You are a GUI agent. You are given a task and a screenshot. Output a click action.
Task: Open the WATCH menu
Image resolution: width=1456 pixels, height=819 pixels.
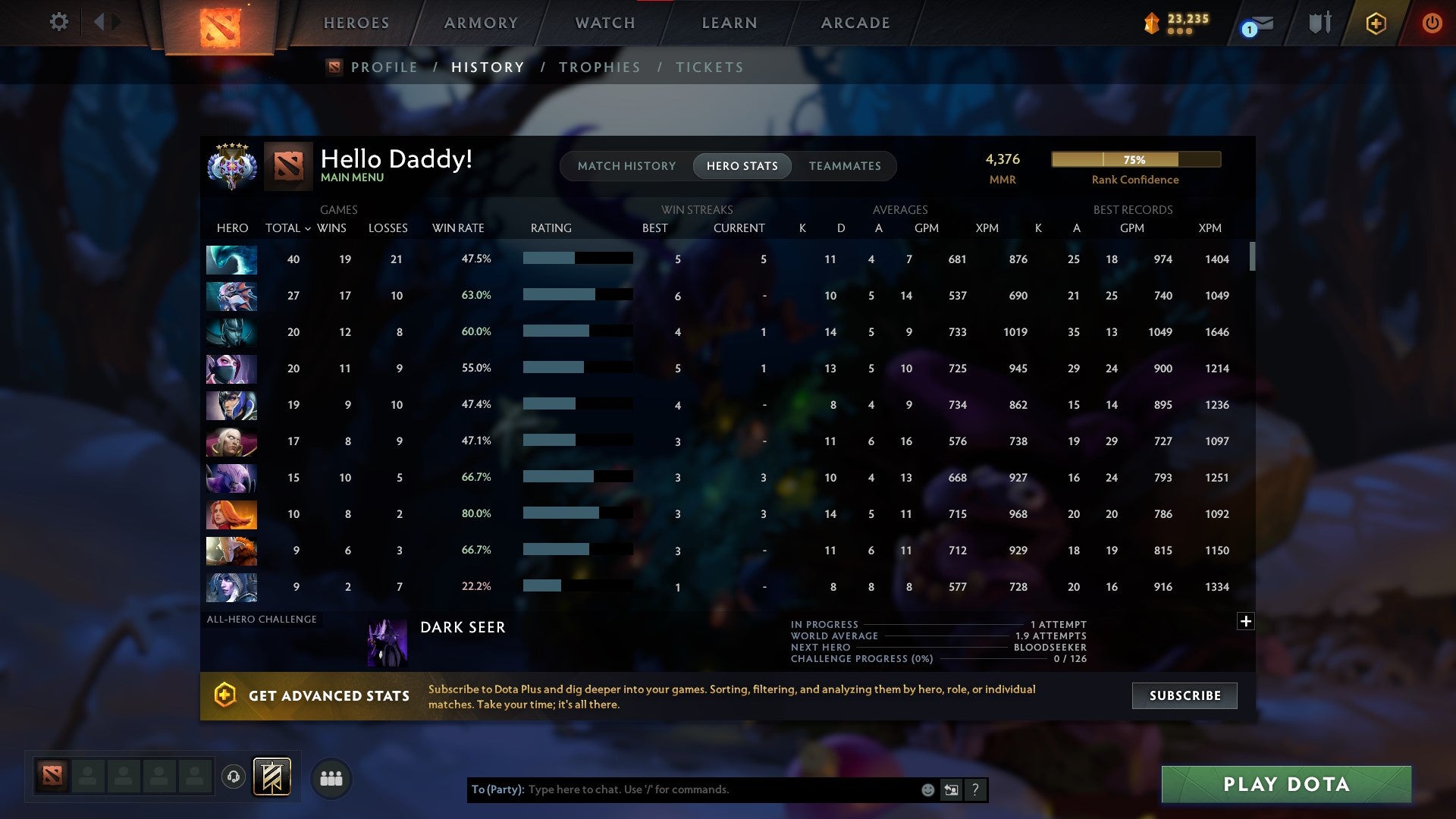604,23
